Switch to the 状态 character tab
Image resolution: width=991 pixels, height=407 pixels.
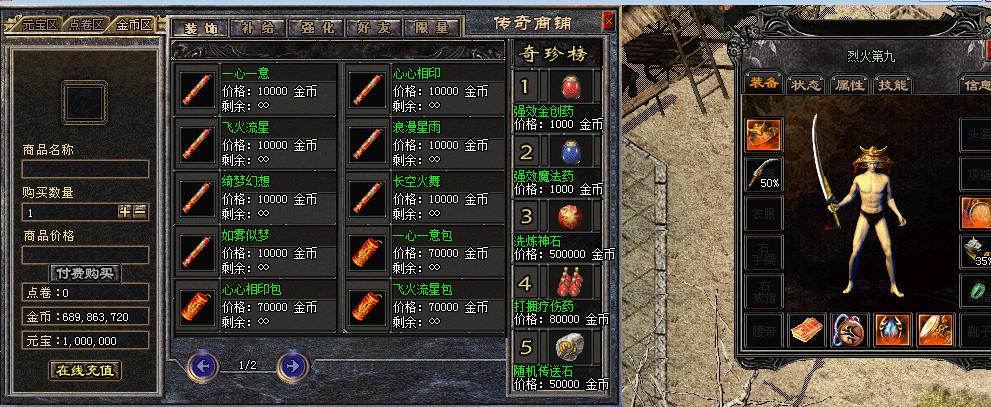806,85
